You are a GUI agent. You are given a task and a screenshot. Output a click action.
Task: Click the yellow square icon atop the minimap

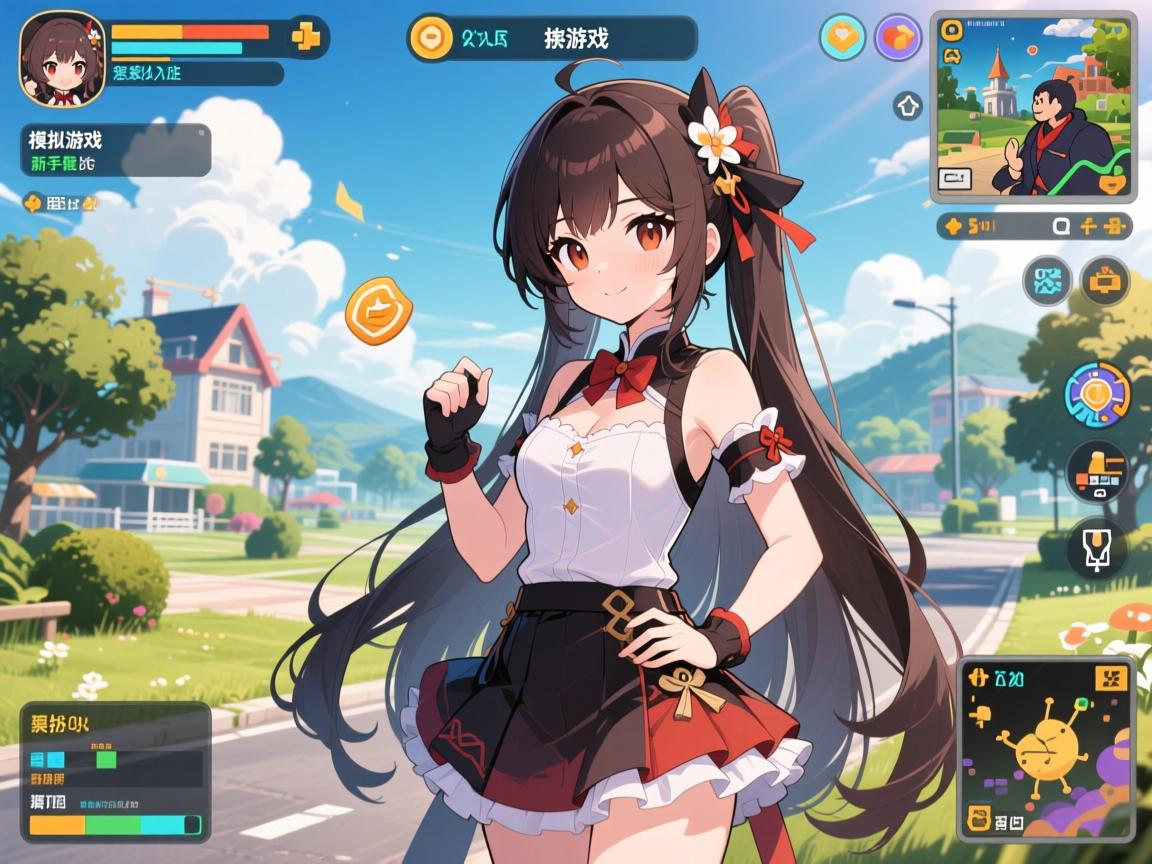click(x=950, y=30)
